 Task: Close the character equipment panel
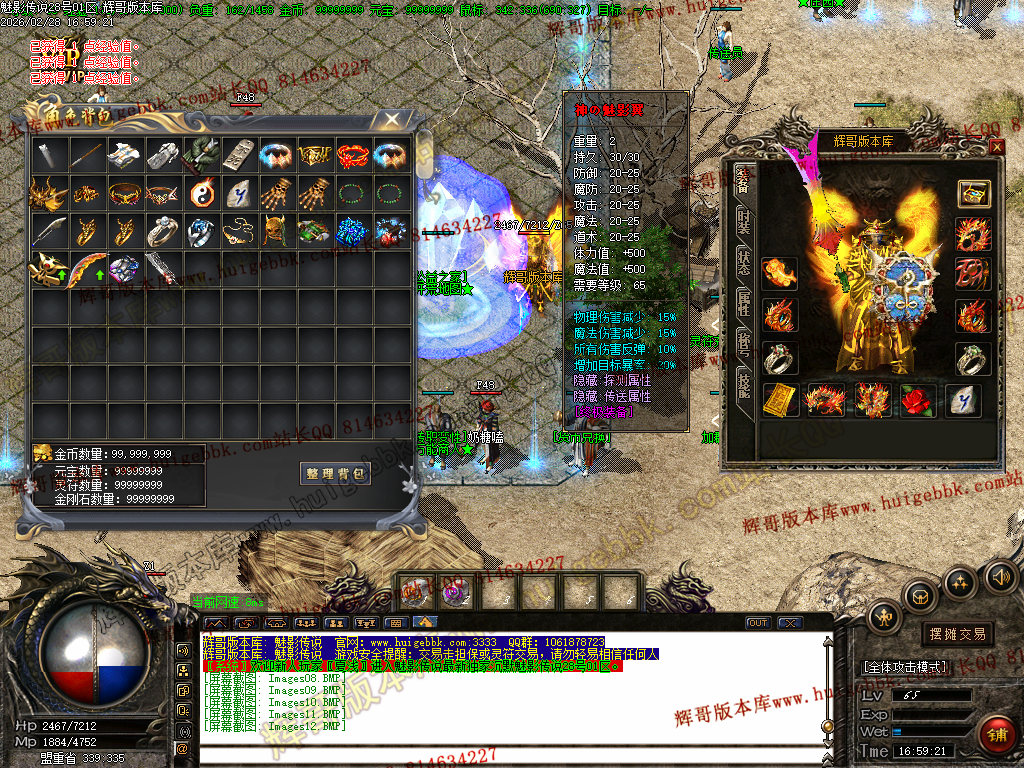(x=996, y=147)
